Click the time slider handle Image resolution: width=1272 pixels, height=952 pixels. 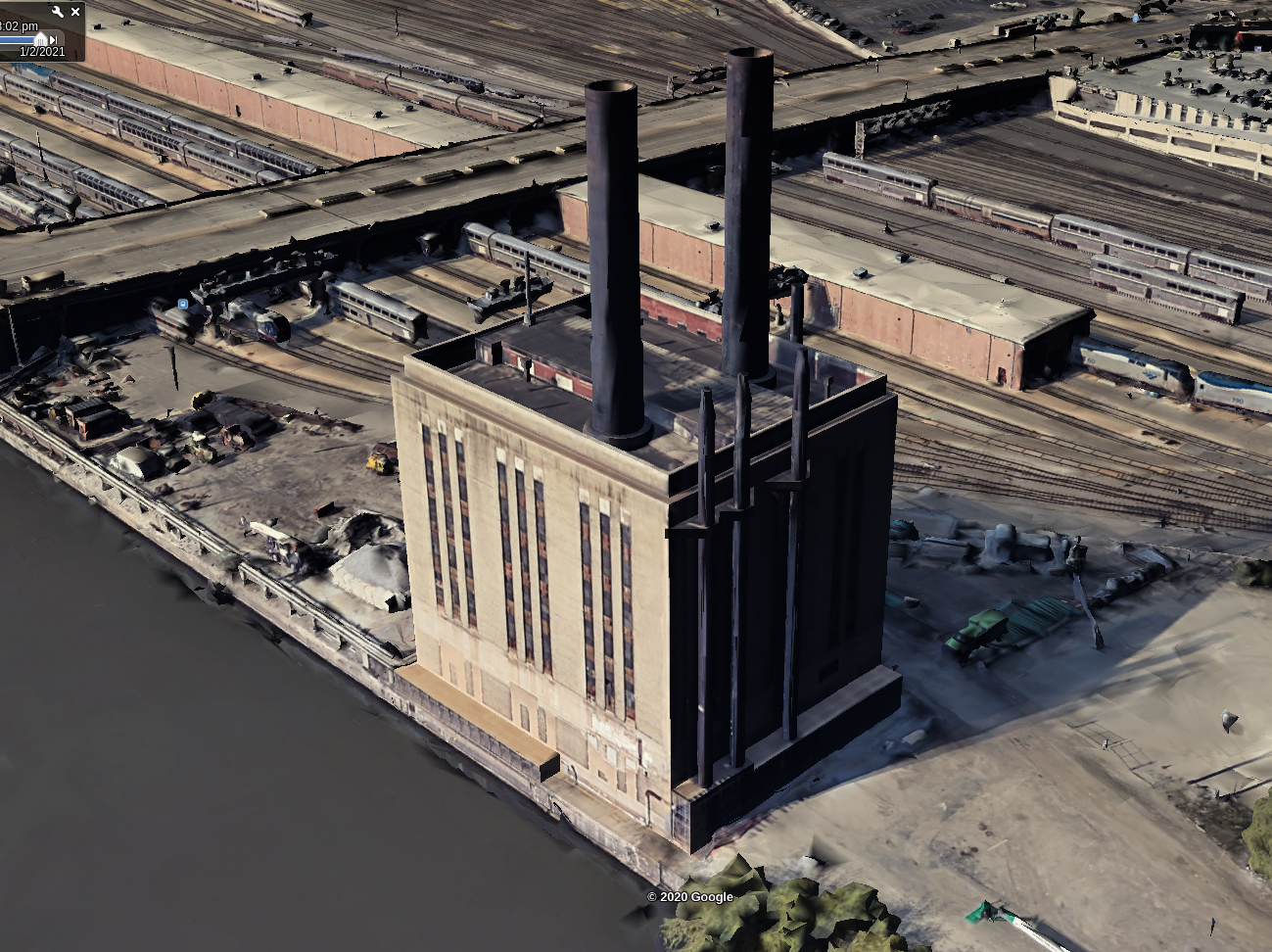pos(40,39)
